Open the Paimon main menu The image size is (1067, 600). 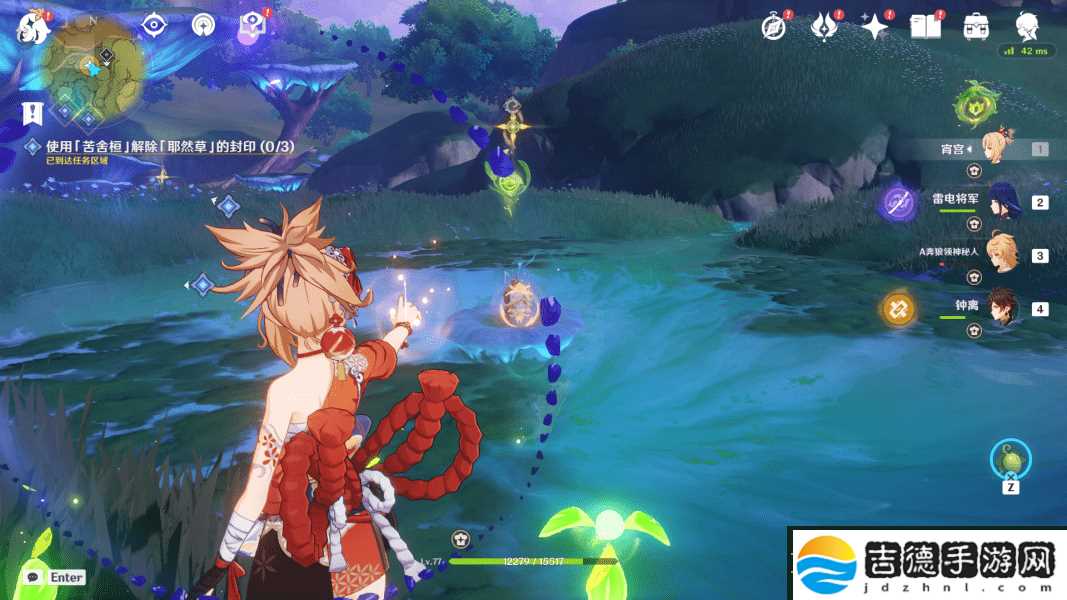point(32,27)
